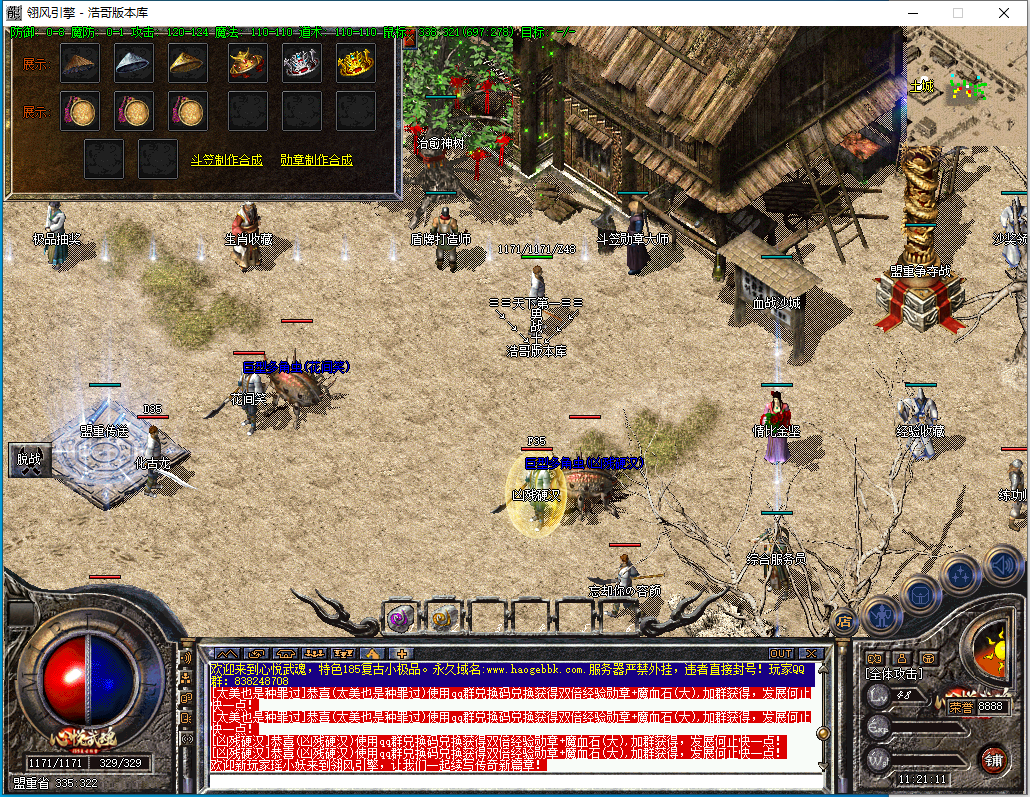Image resolution: width=1030 pixels, height=797 pixels.
Task: Open the 斗笠制作合成 crafting link
Action: (x=227, y=160)
